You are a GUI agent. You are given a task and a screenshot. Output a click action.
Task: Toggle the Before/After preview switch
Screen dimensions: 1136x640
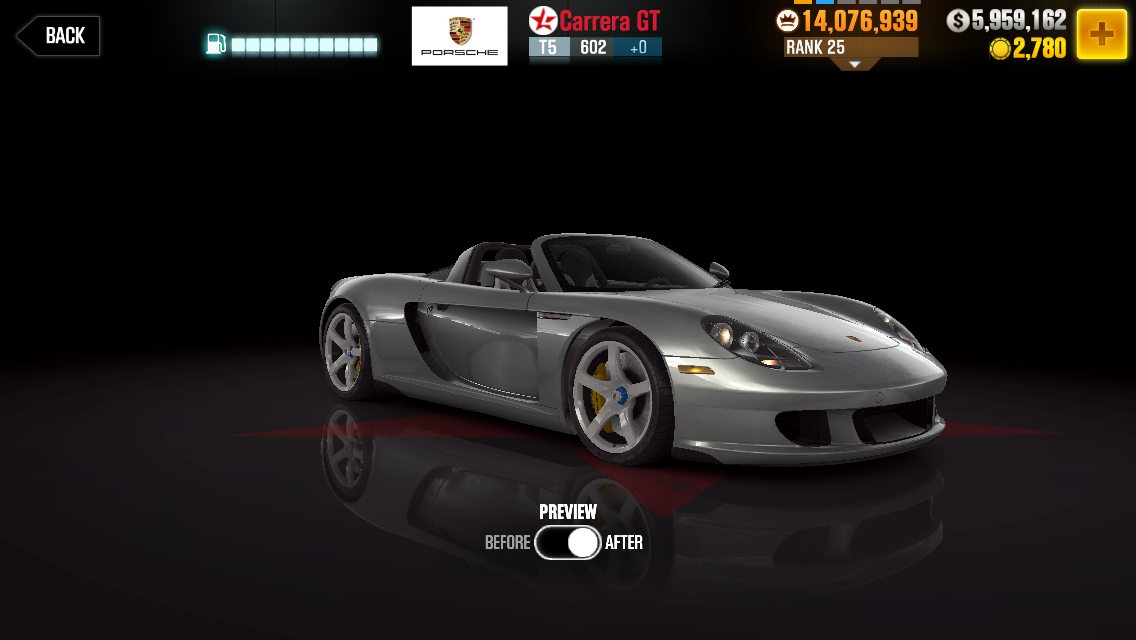click(x=567, y=542)
